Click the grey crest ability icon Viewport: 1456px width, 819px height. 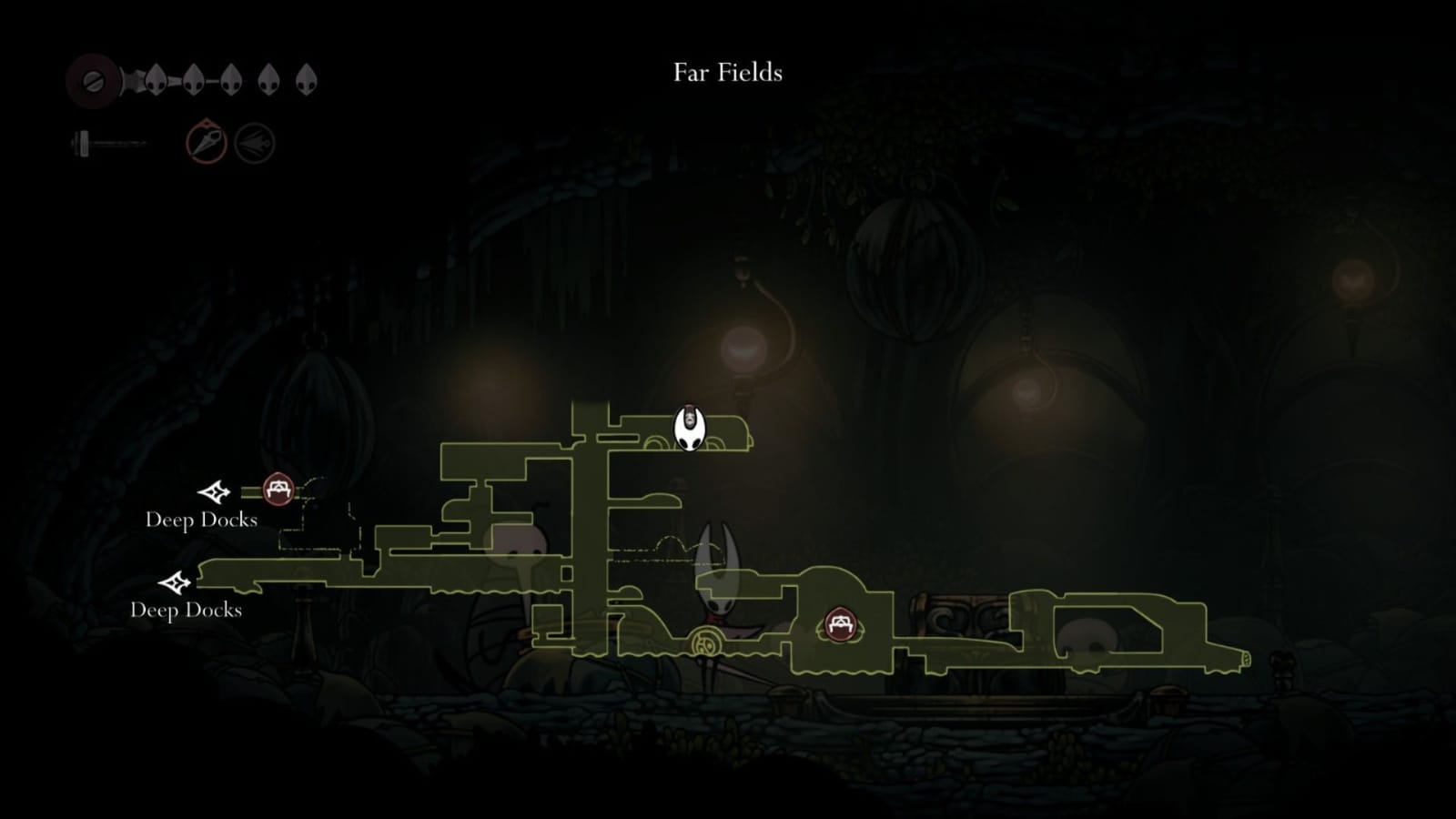pos(256,141)
